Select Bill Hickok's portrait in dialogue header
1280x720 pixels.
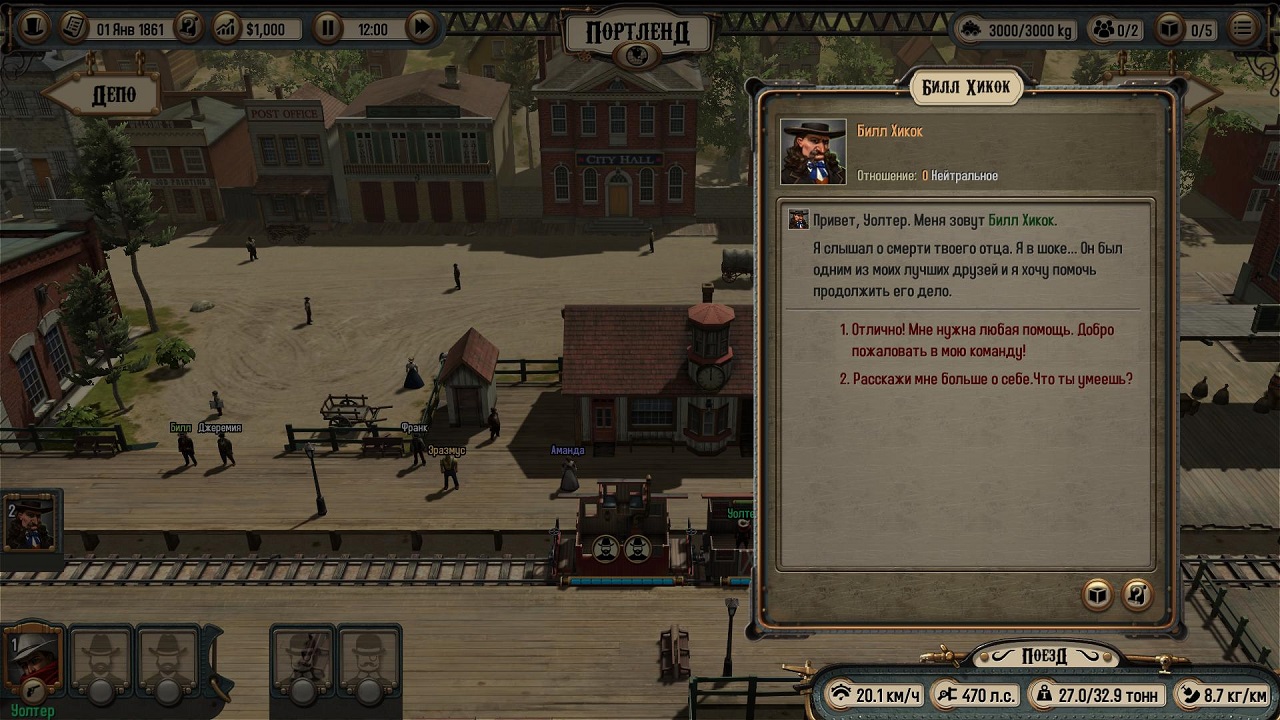coord(813,152)
